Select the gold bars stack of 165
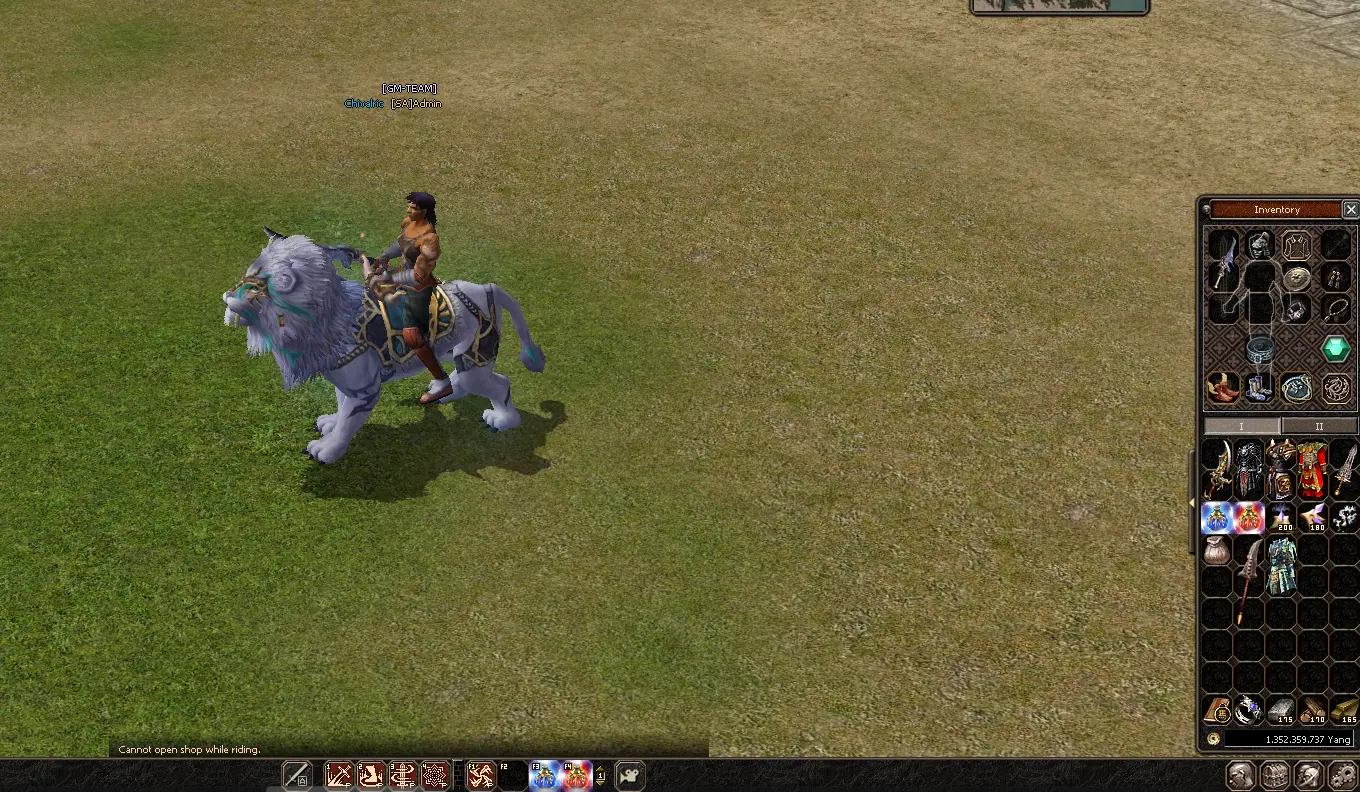1360x792 pixels. point(1343,710)
